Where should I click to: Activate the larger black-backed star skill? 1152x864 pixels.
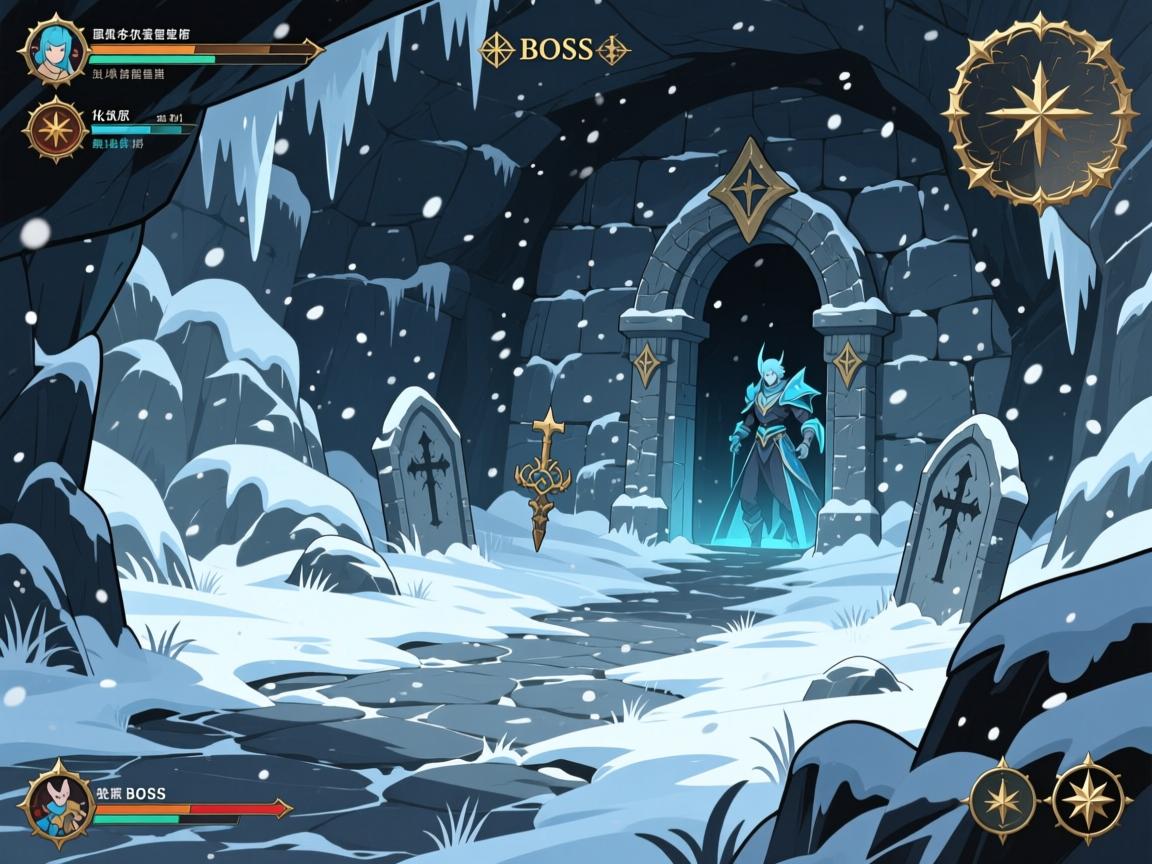1088,798
